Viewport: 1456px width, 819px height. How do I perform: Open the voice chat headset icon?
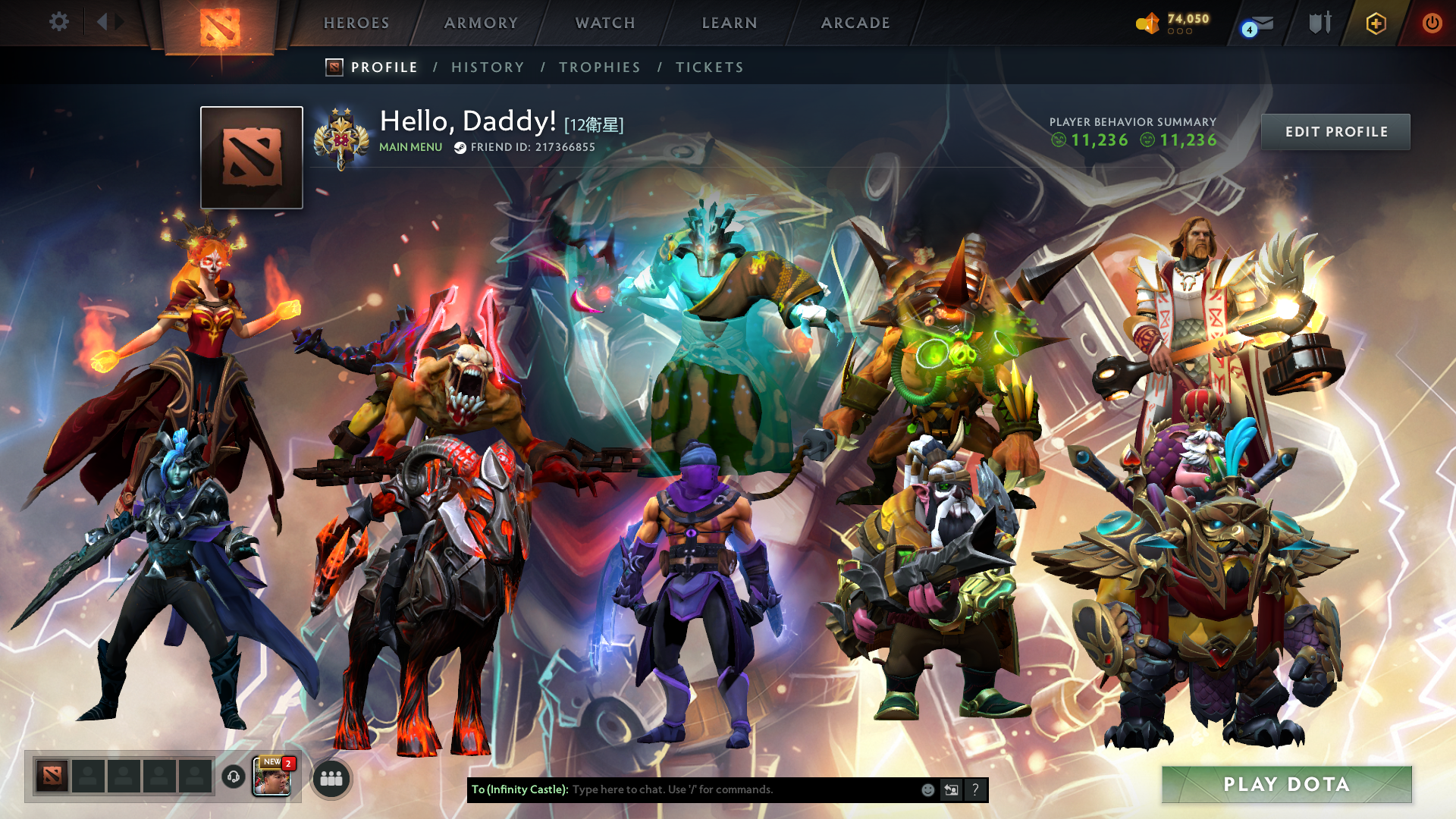click(233, 778)
